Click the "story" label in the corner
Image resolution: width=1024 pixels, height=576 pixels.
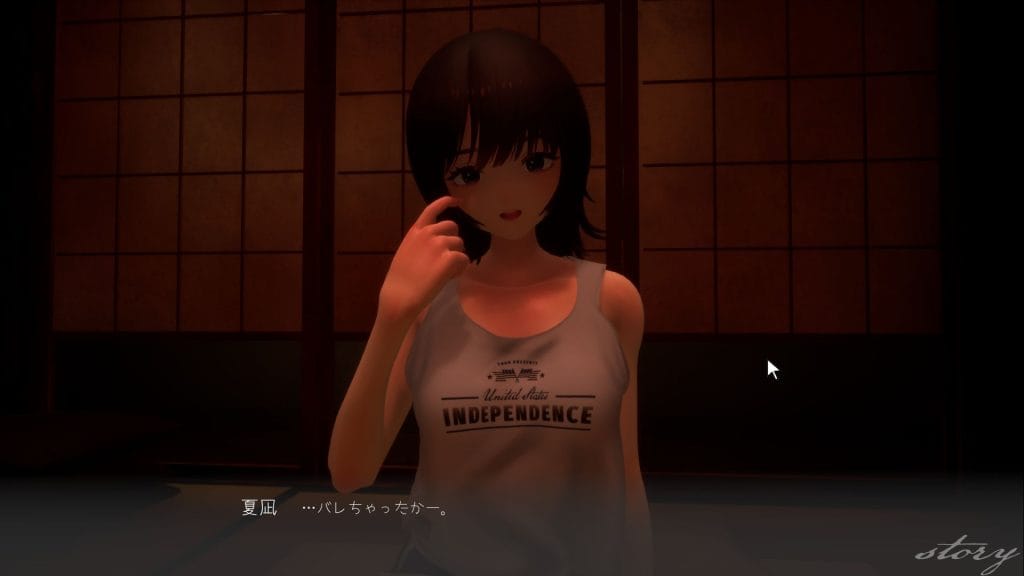(966, 553)
